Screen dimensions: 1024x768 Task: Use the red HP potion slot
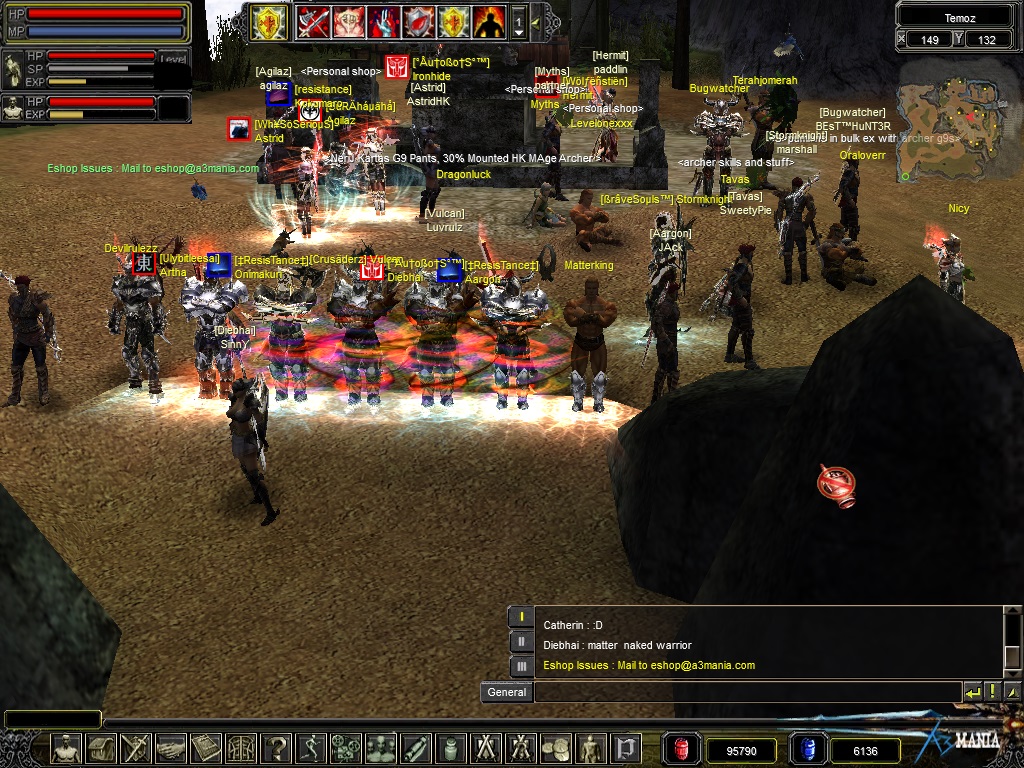[681, 749]
